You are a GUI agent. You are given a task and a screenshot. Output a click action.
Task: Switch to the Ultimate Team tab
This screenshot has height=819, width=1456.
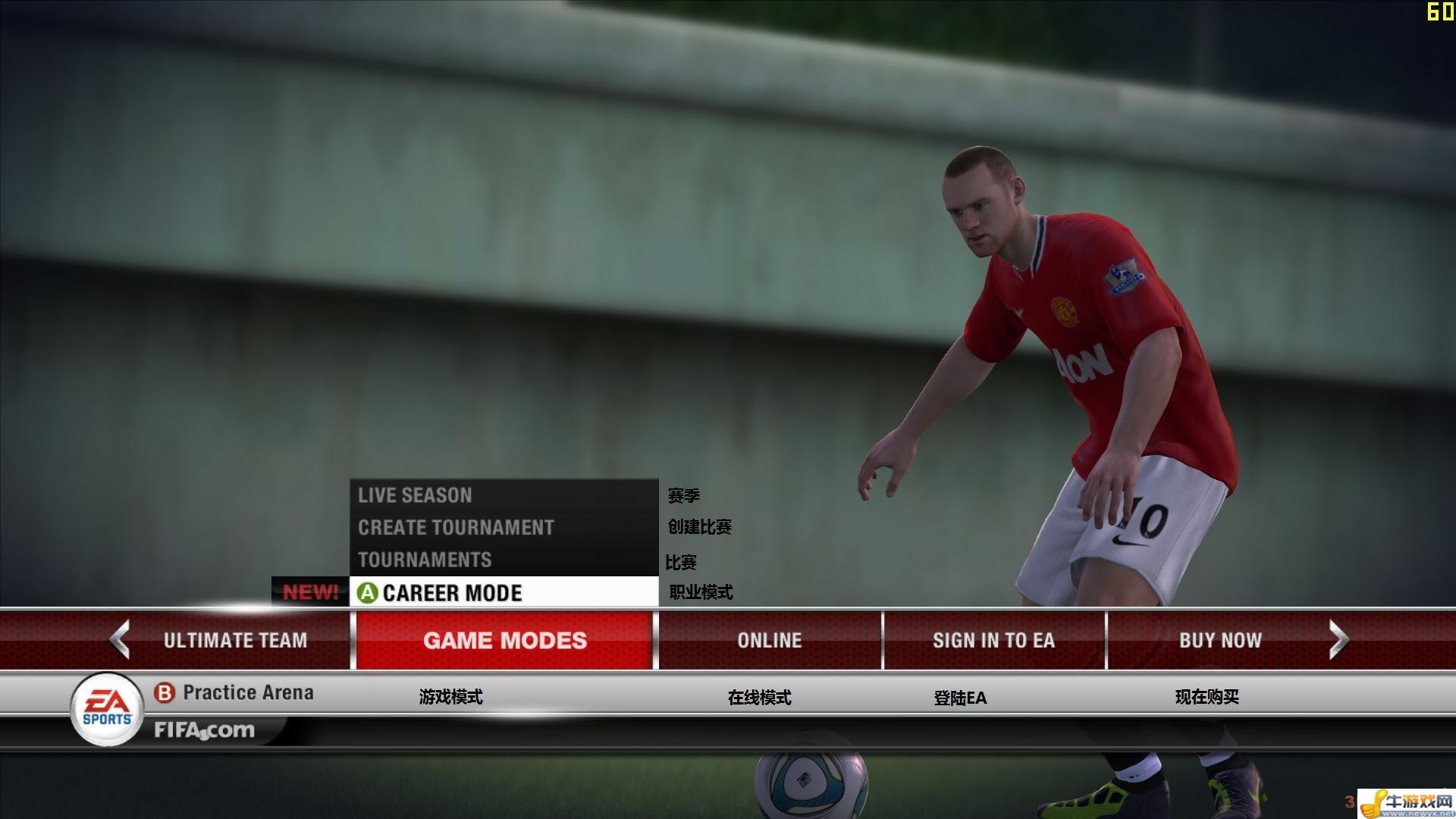(x=235, y=641)
